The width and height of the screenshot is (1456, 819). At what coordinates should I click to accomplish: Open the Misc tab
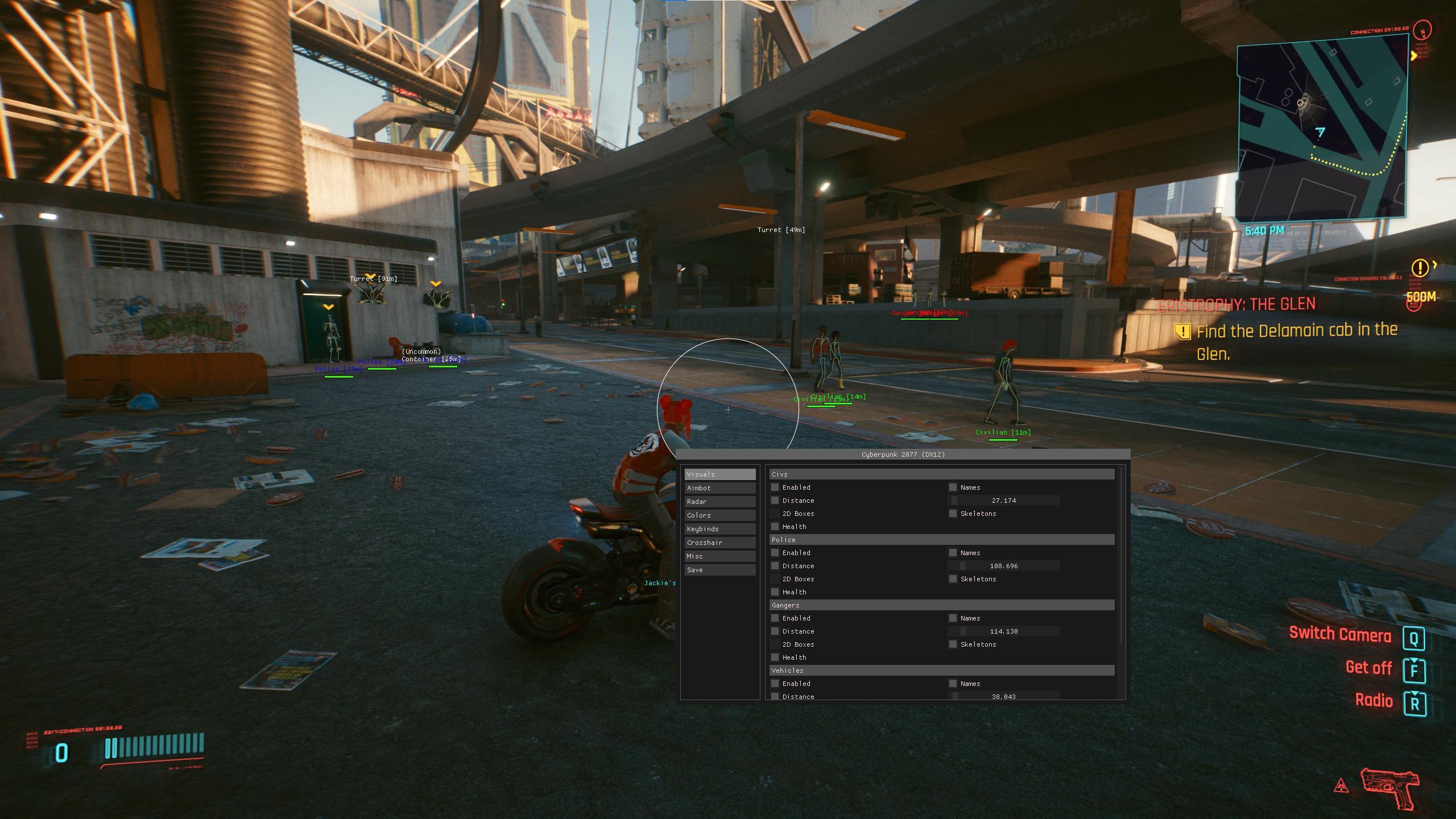[x=719, y=556]
